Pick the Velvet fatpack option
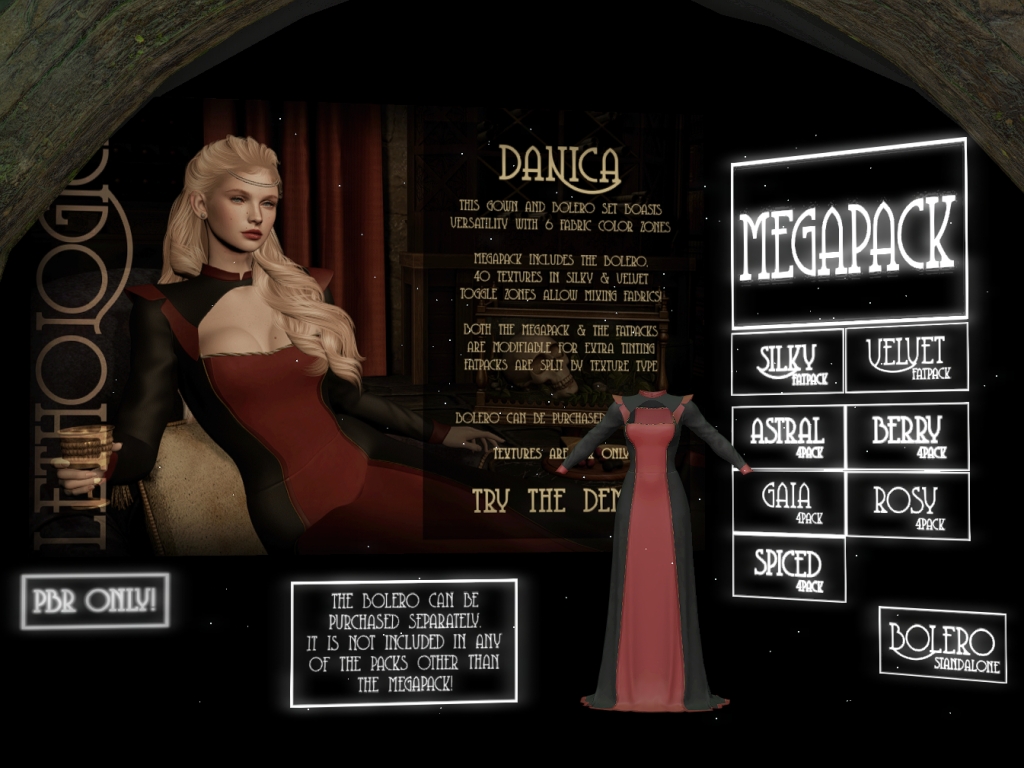Screen dimensions: 1024x768 pyautogui.click(x=906, y=358)
